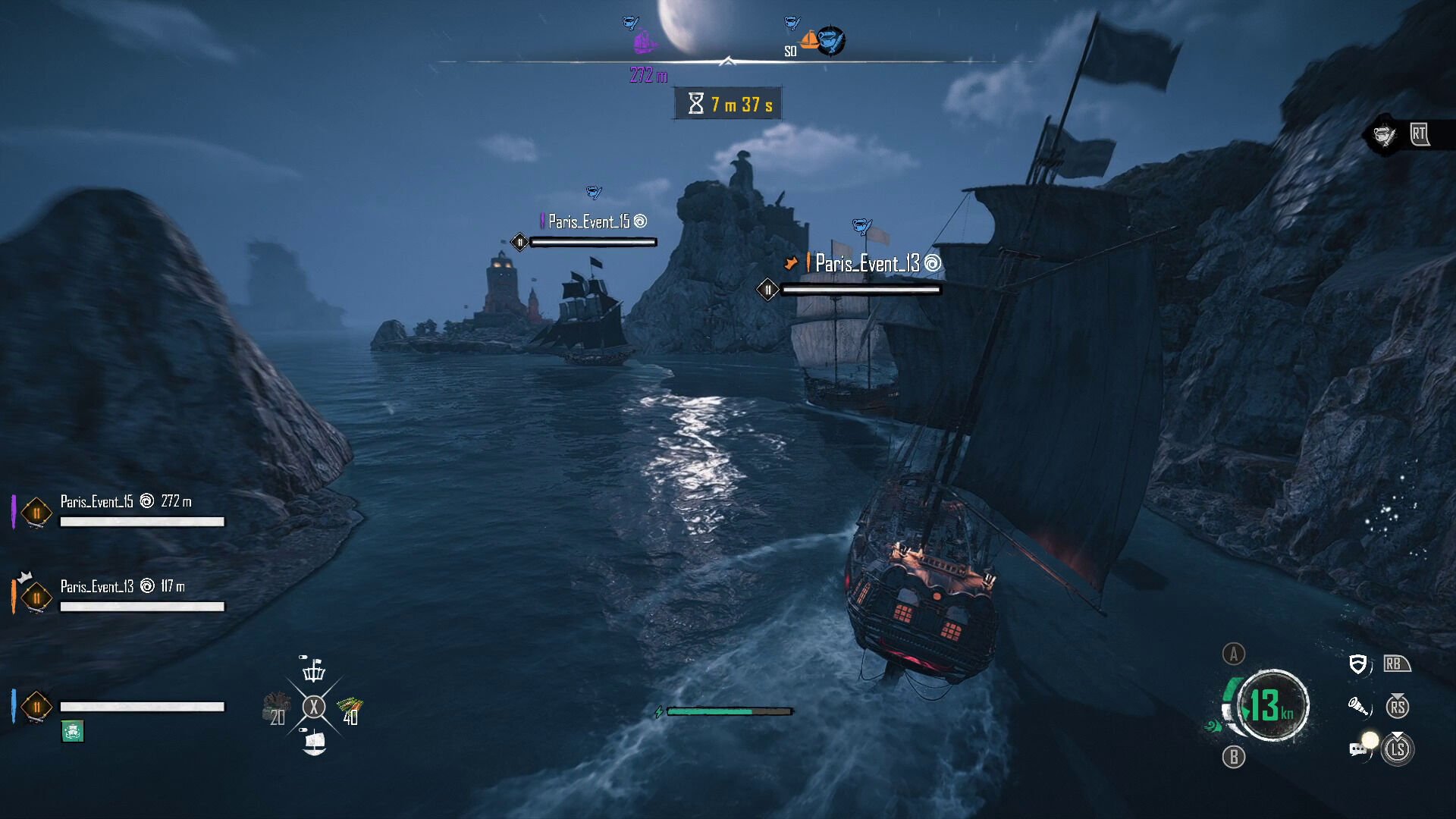The image size is (1456, 819).
Task: Click the Paris_Event_15 nameplate above the ship
Action: pos(589,221)
